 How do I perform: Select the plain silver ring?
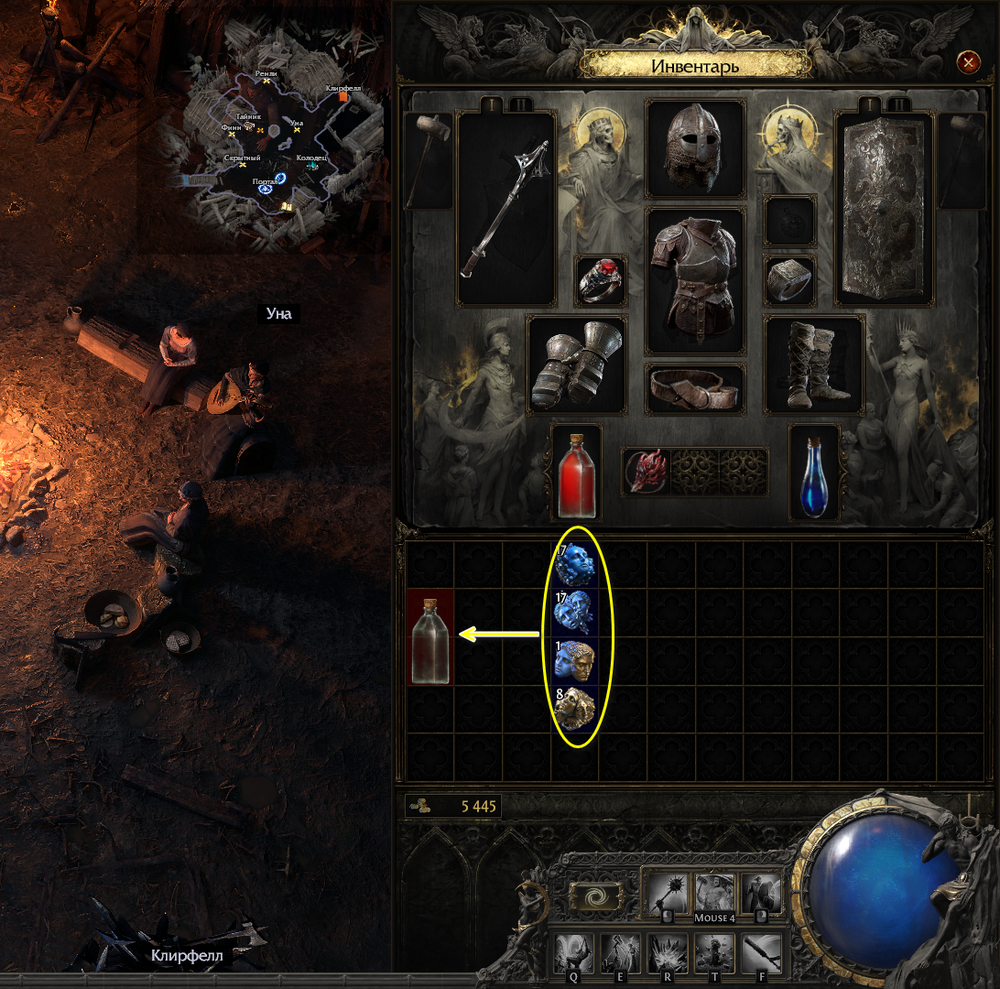point(790,281)
